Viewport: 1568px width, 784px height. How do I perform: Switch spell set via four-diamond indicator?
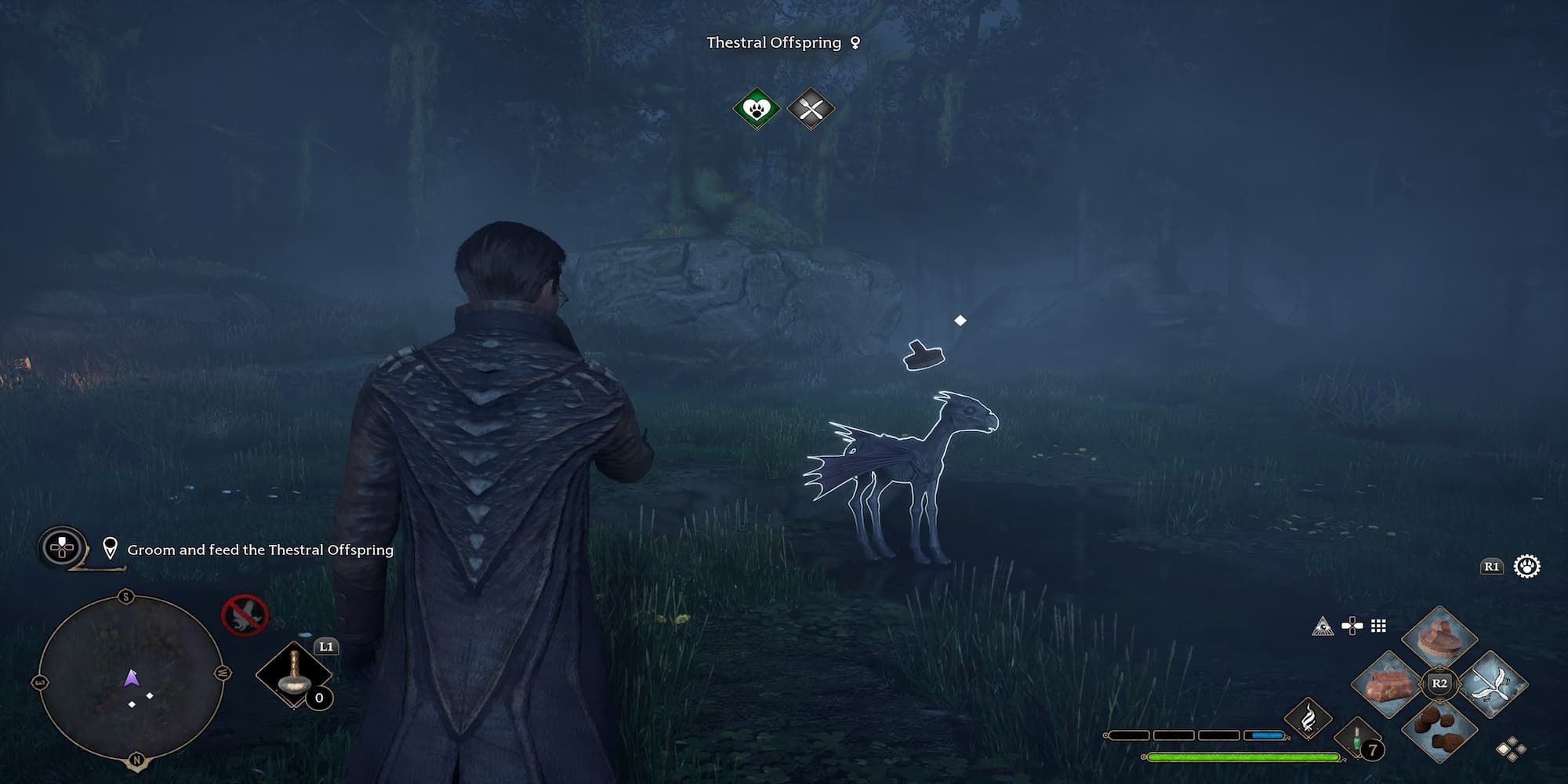[x=1510, y=750]
